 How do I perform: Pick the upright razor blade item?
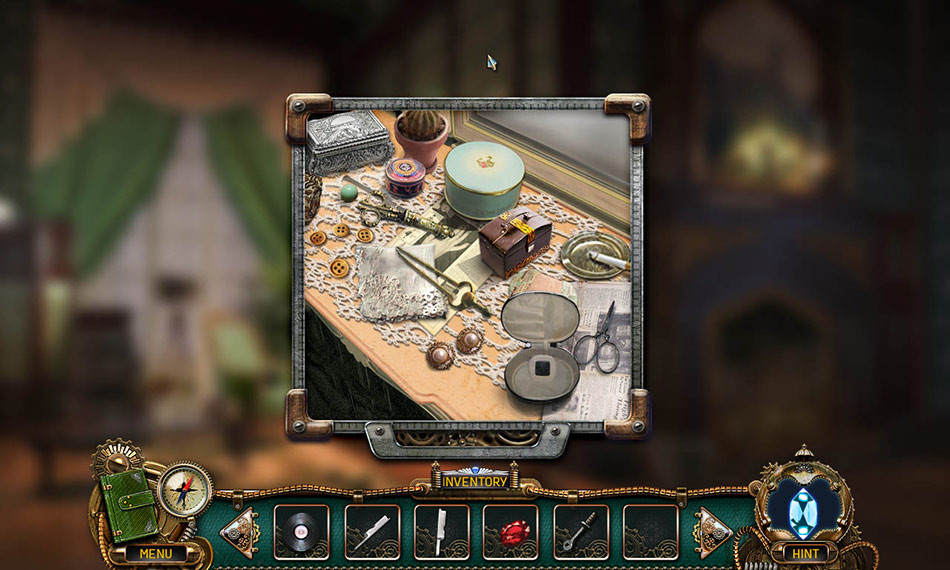[441, 532]
